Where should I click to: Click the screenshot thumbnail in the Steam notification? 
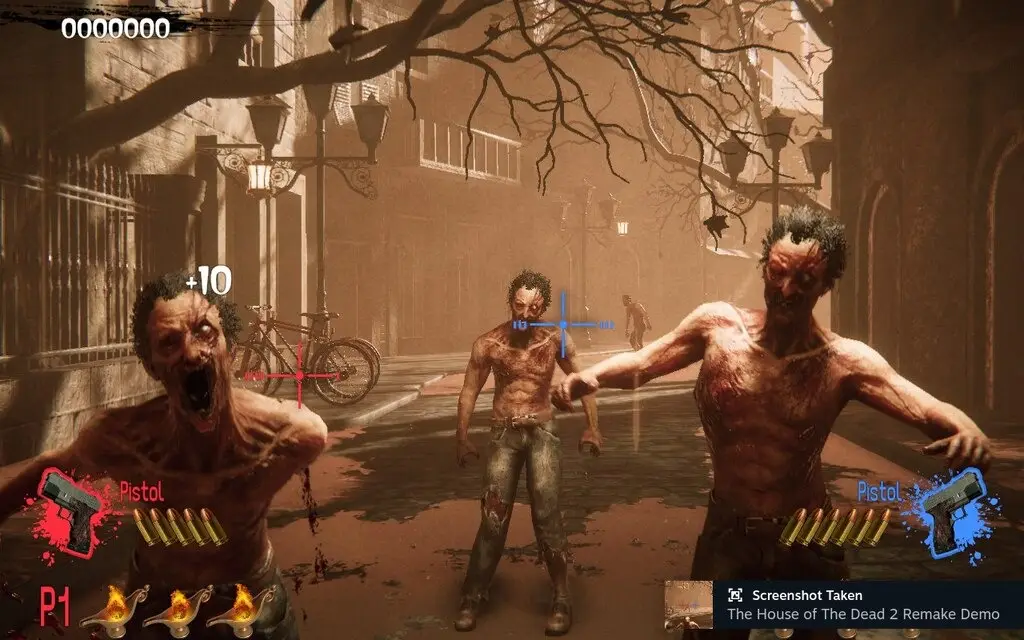(689, 604)
